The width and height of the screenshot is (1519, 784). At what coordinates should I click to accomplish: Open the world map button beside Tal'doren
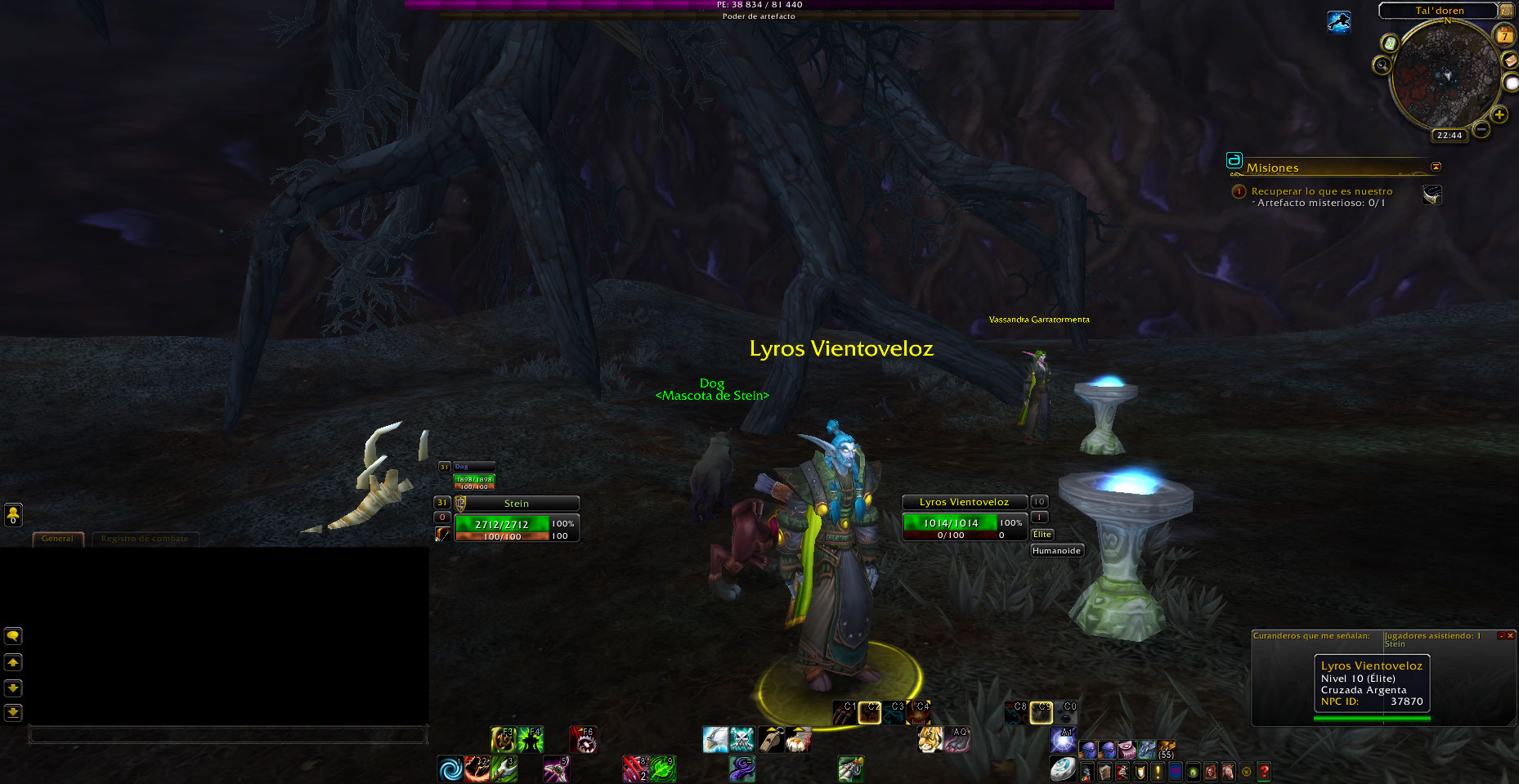[1506, 11]
